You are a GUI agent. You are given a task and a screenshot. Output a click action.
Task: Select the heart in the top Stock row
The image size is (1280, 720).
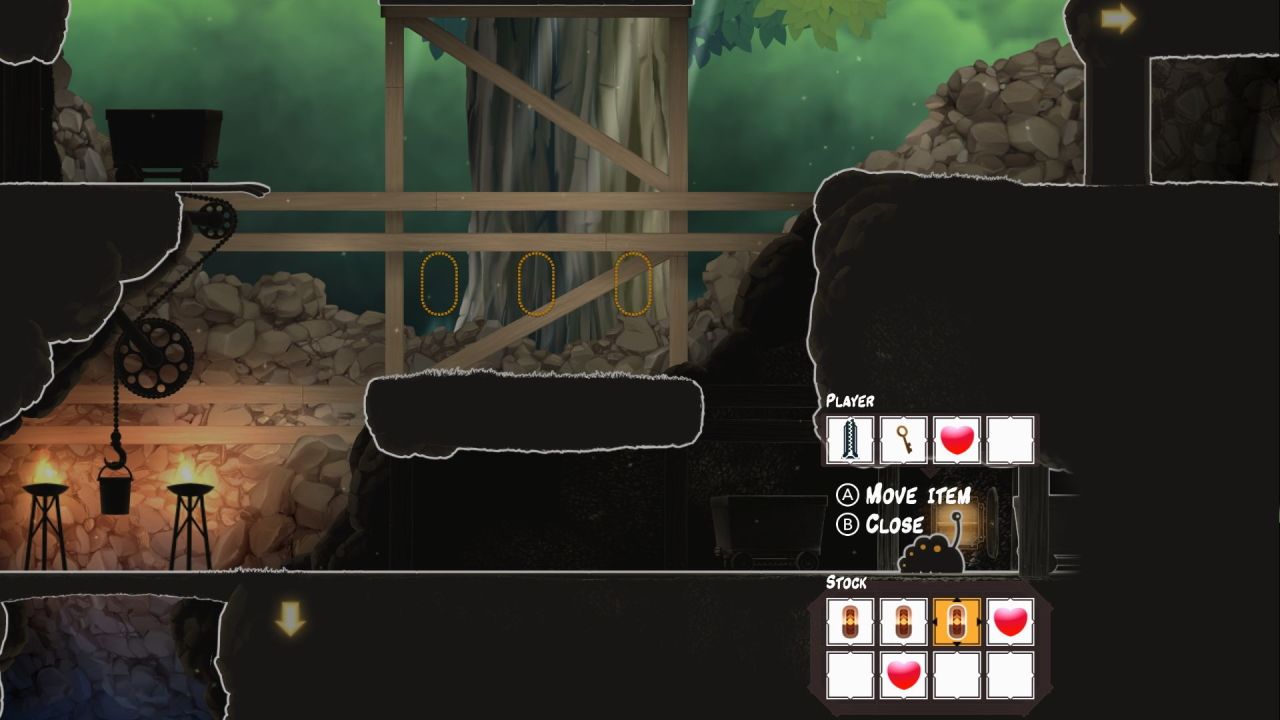point(1011,622)
